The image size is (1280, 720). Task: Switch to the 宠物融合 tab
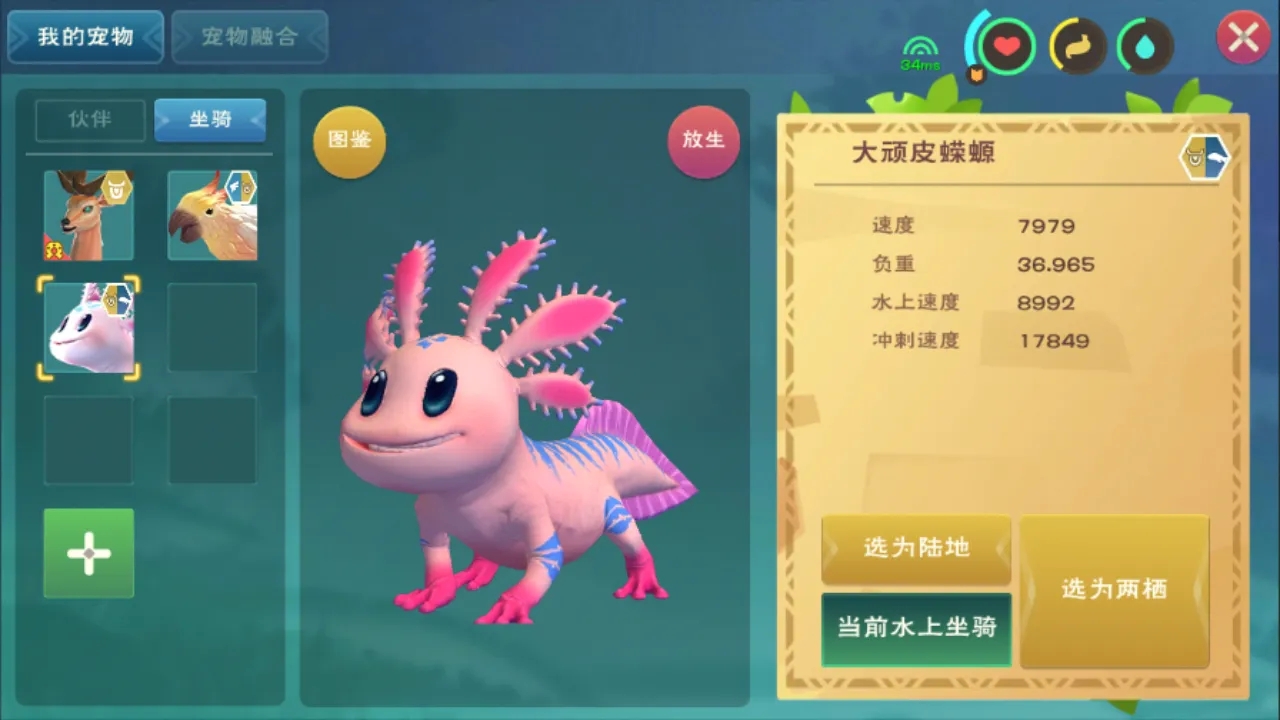pos(250,37)
